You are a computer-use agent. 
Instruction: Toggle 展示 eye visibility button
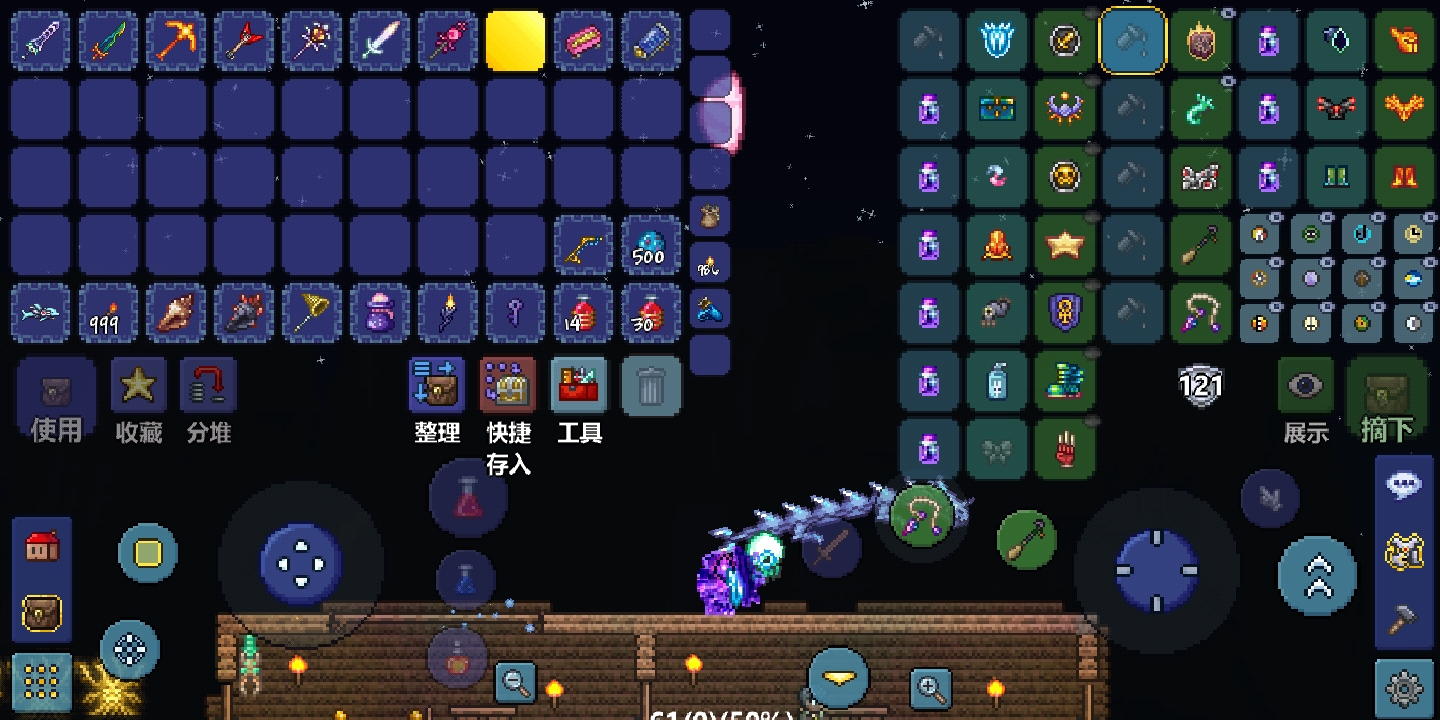(1305, 387)
